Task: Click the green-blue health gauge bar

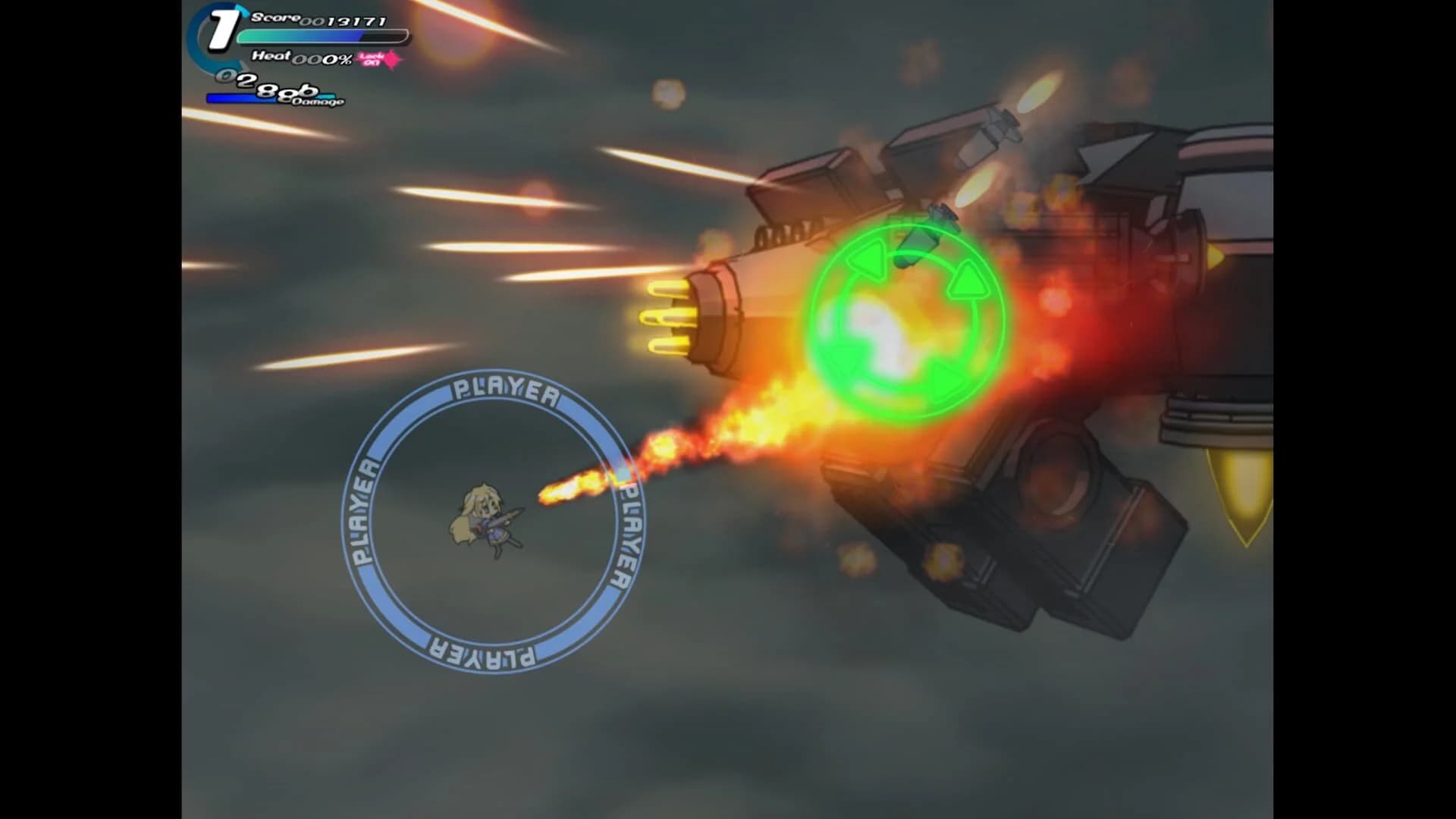Action: [318, 36]
